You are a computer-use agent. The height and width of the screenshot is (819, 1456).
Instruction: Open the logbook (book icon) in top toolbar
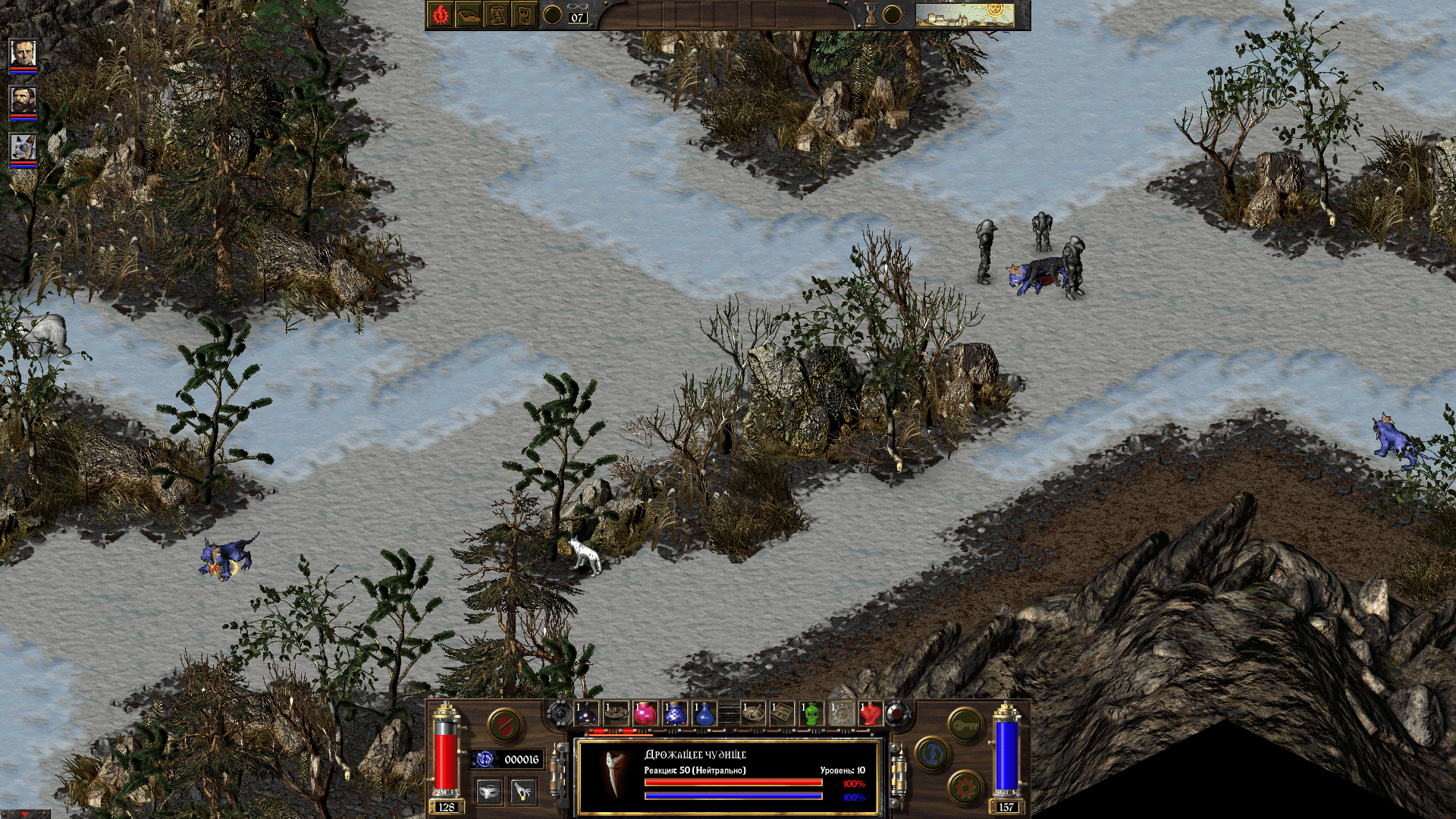pyautogui.click(x=467, y=14)
